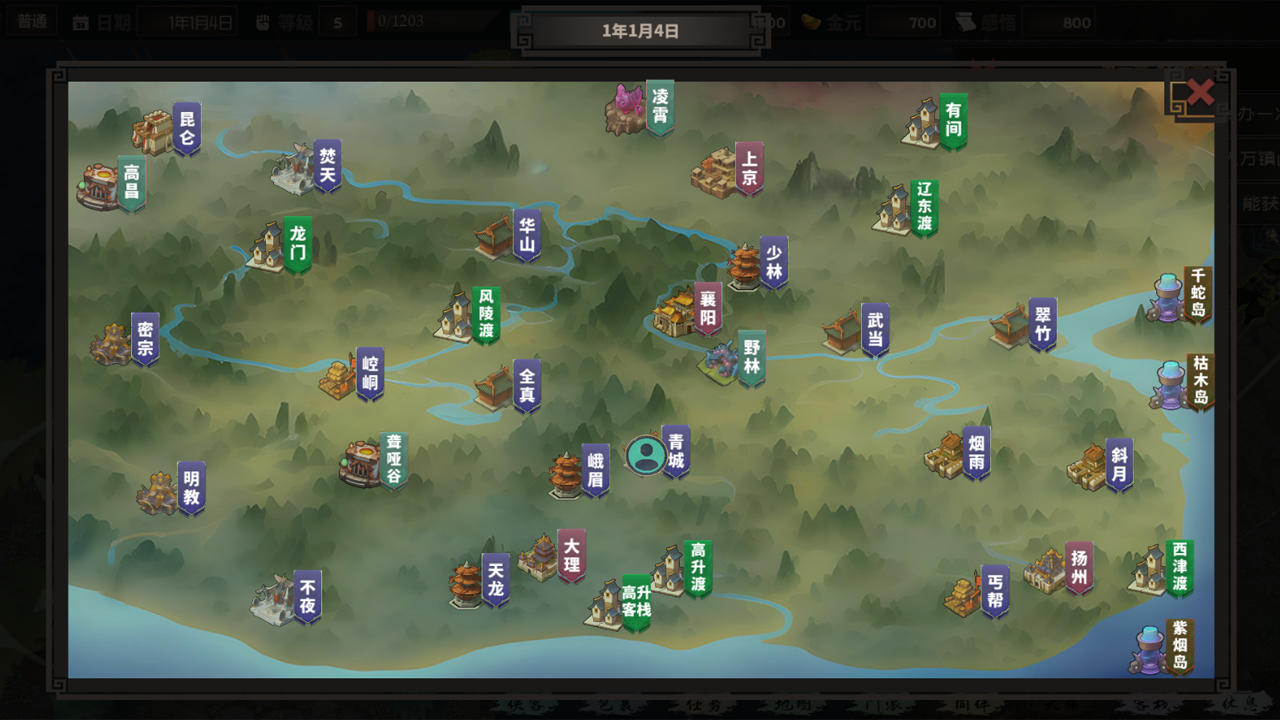Select the 龙门 location flag

pos(297,243)
